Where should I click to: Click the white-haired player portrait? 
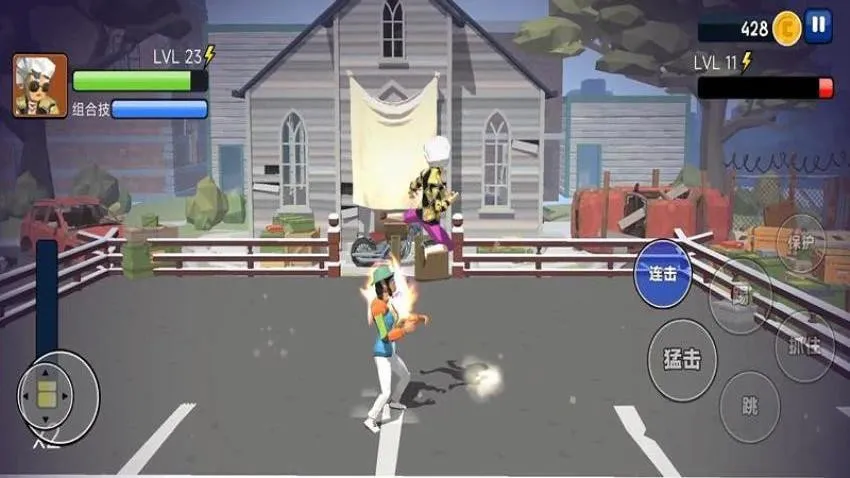tap(40, 86)
